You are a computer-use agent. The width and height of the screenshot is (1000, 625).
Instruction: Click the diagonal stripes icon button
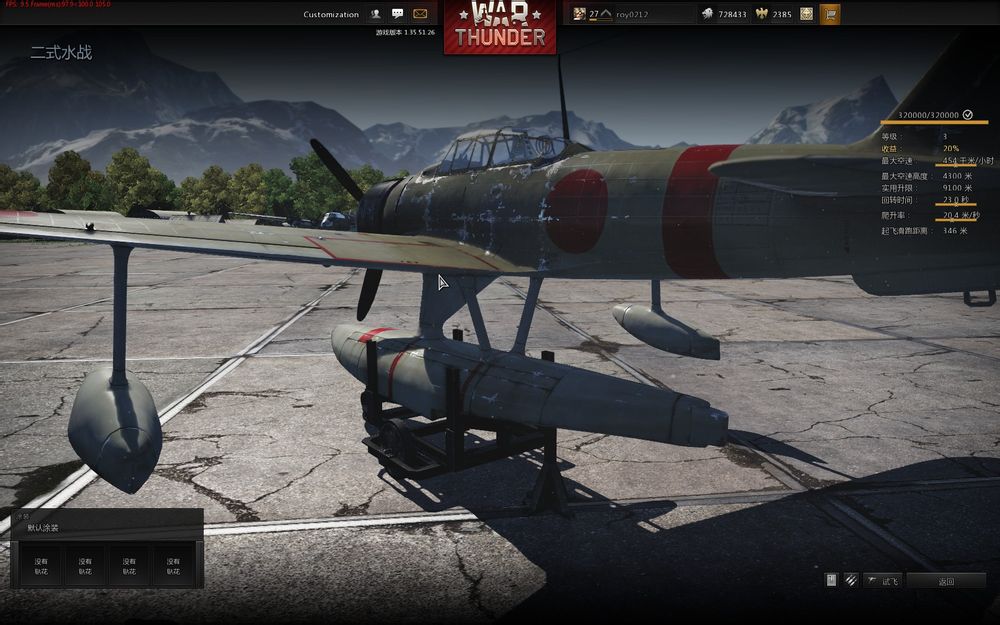[851, 580]
